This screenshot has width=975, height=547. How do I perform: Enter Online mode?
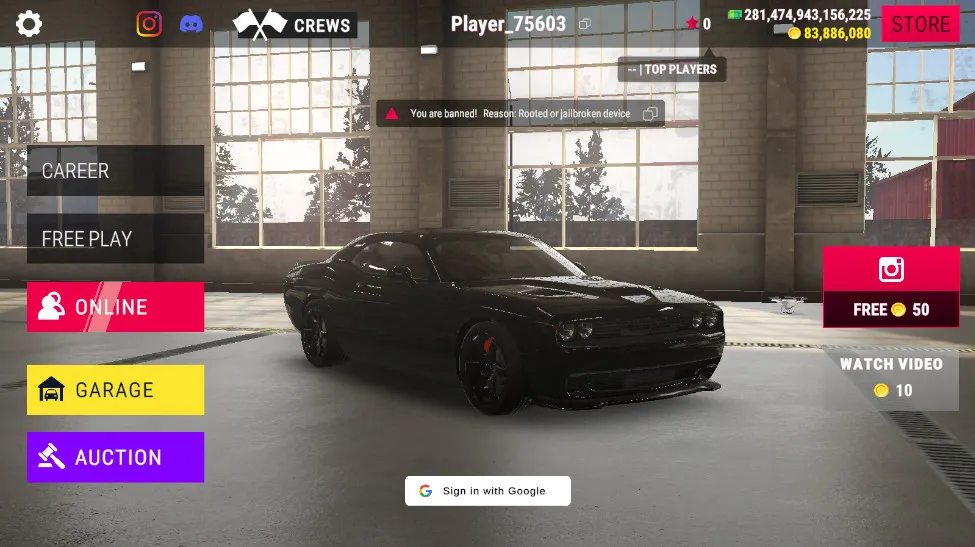click(x=115, y=307)
